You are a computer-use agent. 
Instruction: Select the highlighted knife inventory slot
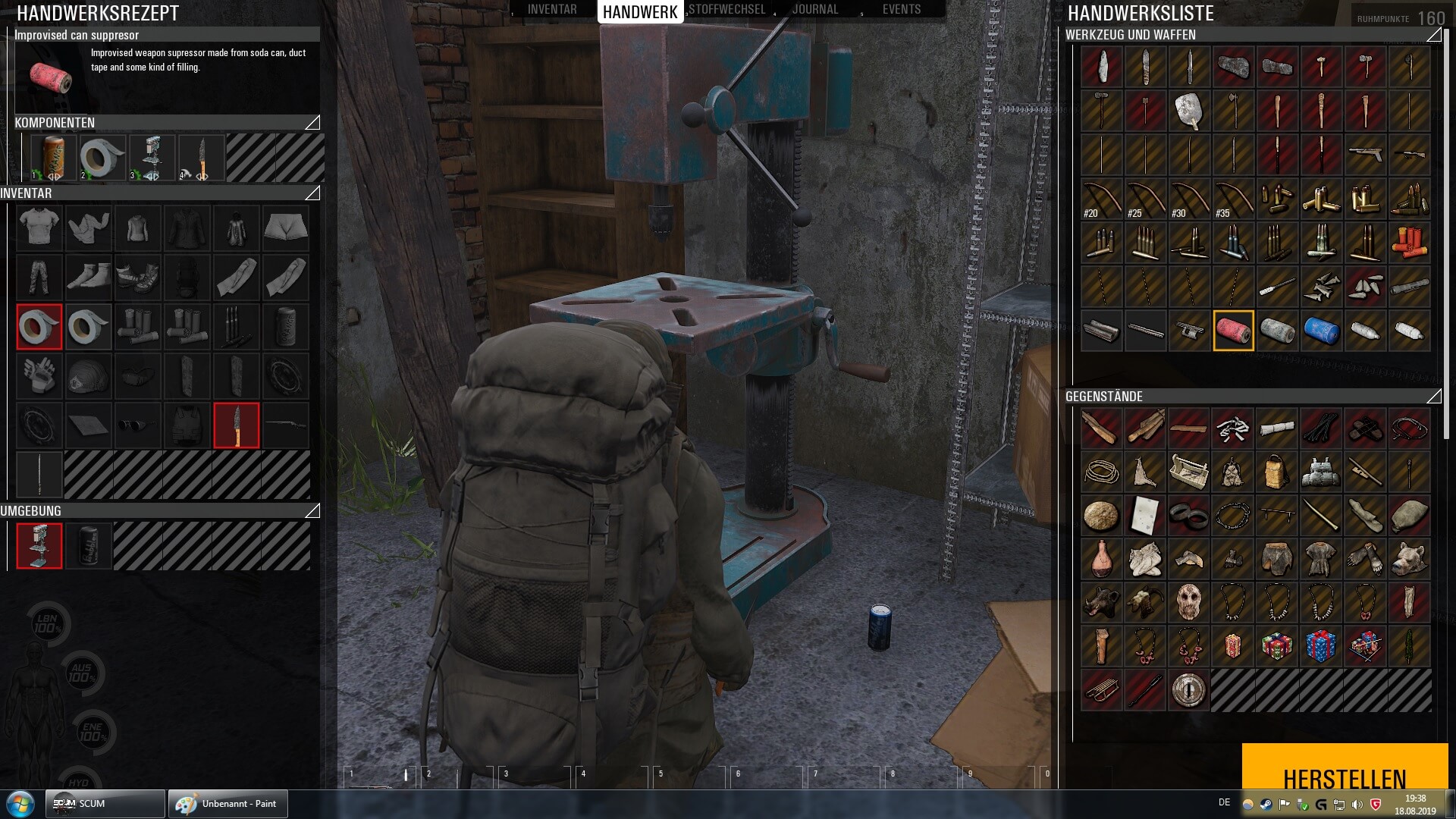click(237, 425)
